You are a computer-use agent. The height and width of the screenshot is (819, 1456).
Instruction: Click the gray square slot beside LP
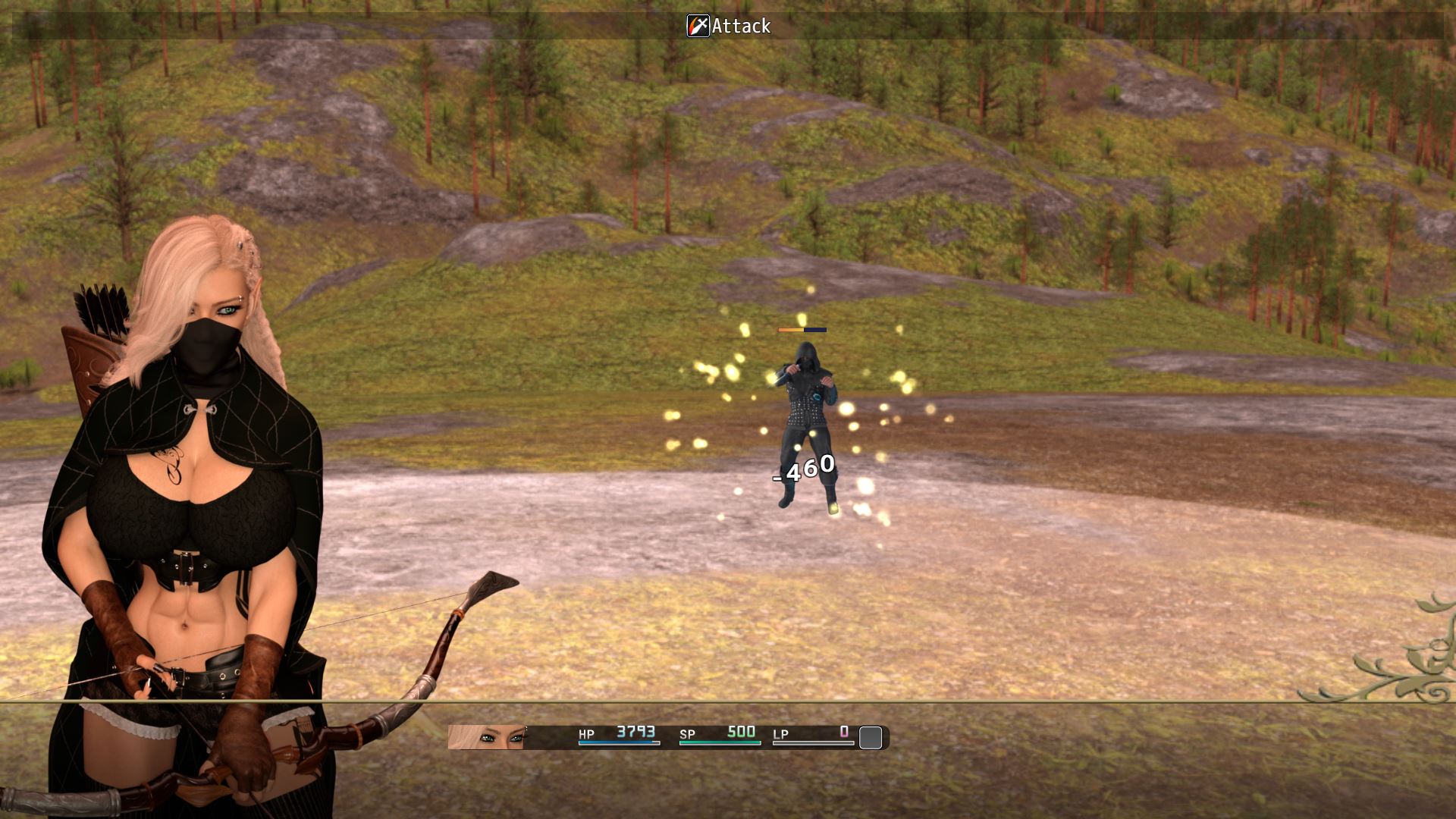point(871,737)
